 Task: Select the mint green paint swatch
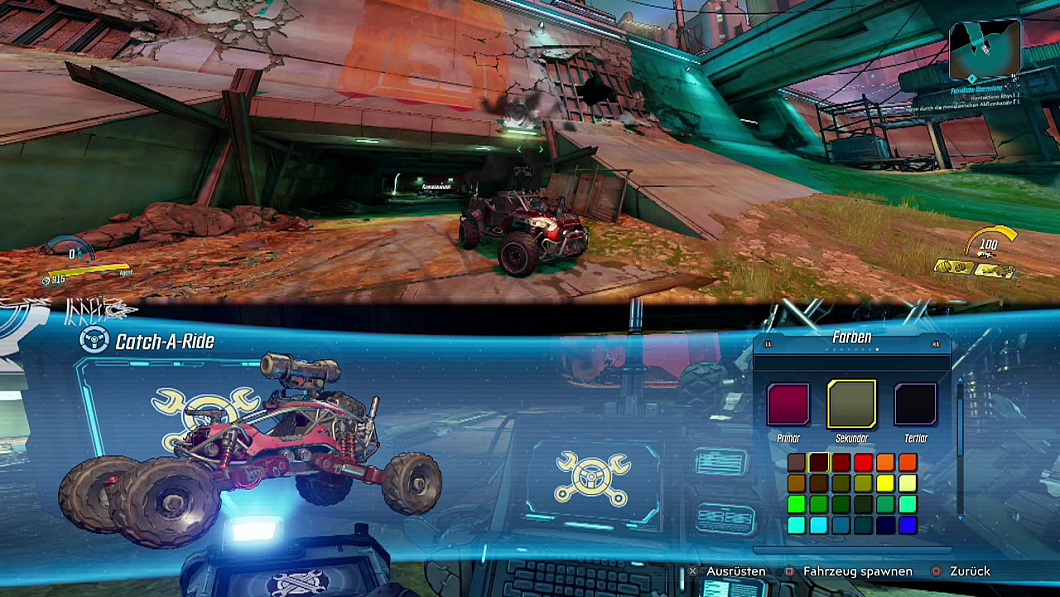click(907, 504)
